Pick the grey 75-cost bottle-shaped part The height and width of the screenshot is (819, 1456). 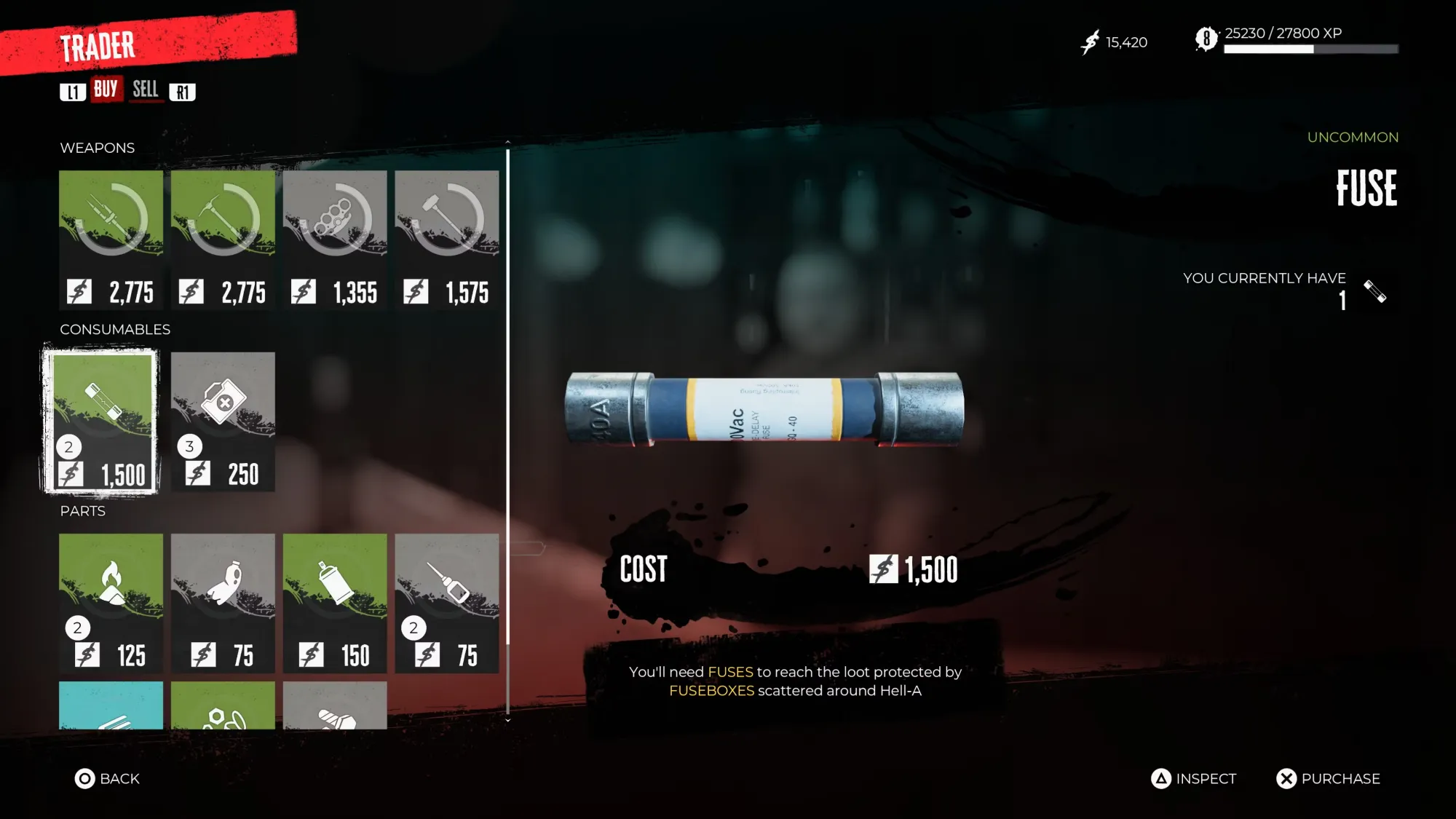(223, 602)
